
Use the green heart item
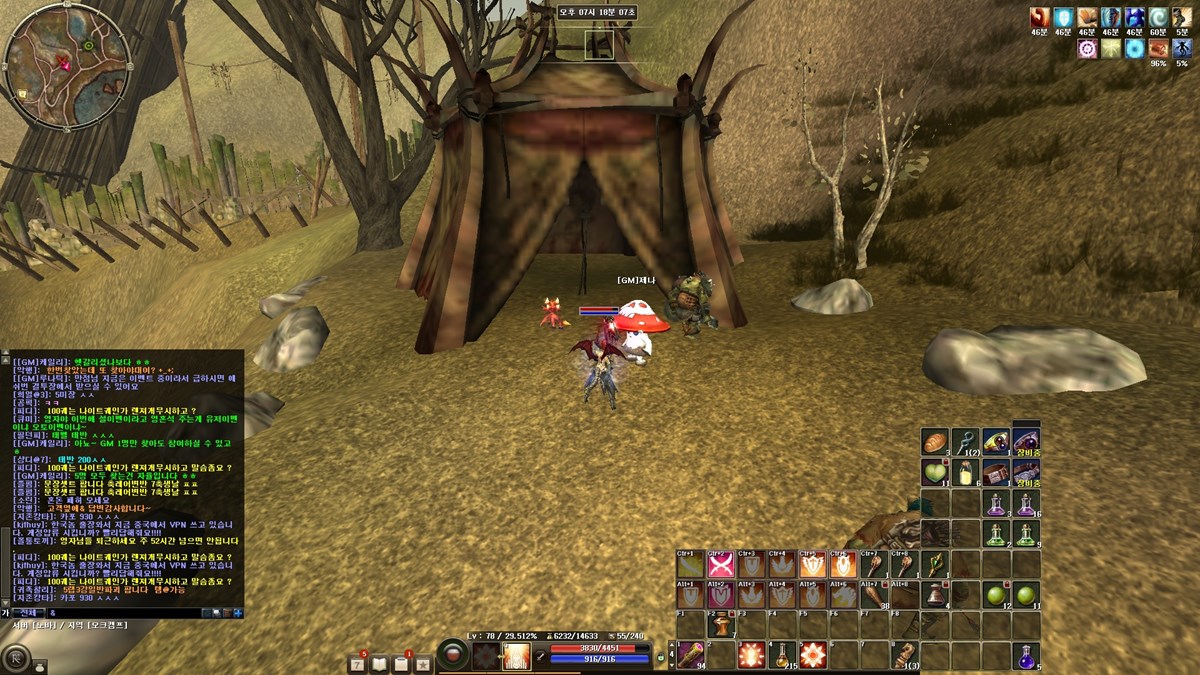coord(935,472)
